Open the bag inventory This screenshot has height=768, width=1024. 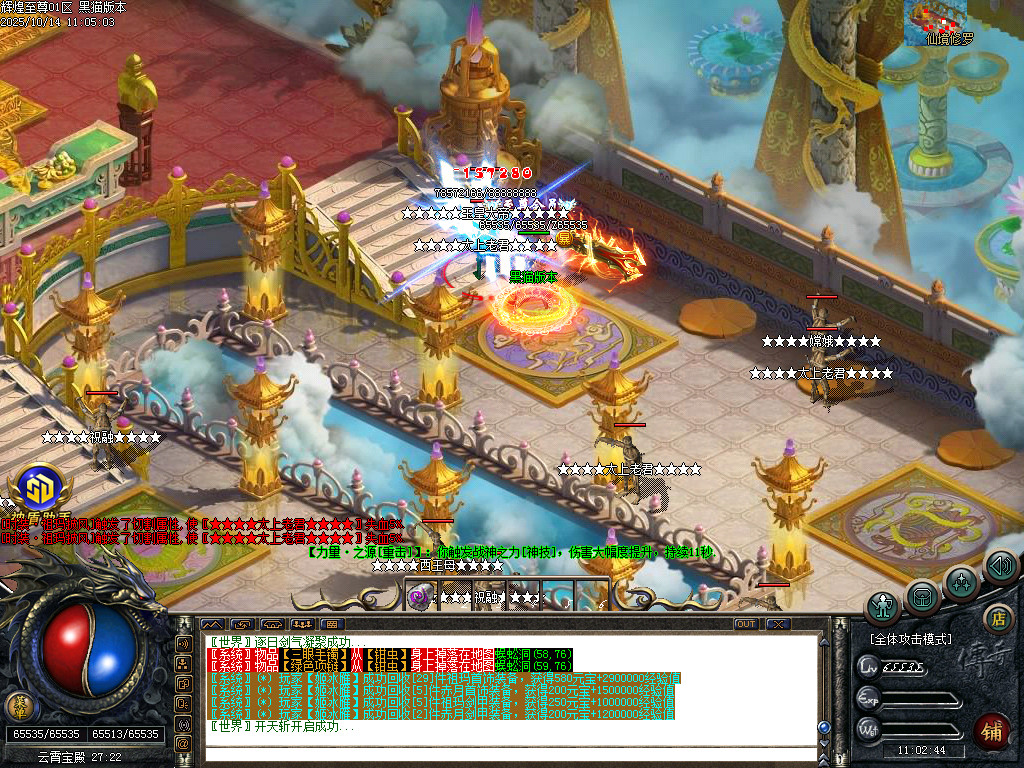(x=922, y=597)
